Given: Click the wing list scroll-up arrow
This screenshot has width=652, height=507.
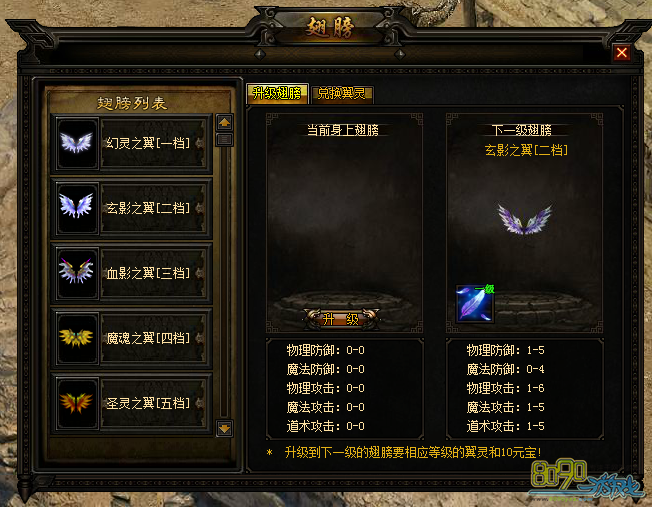Looking at the screenshot, I should 224,123.
